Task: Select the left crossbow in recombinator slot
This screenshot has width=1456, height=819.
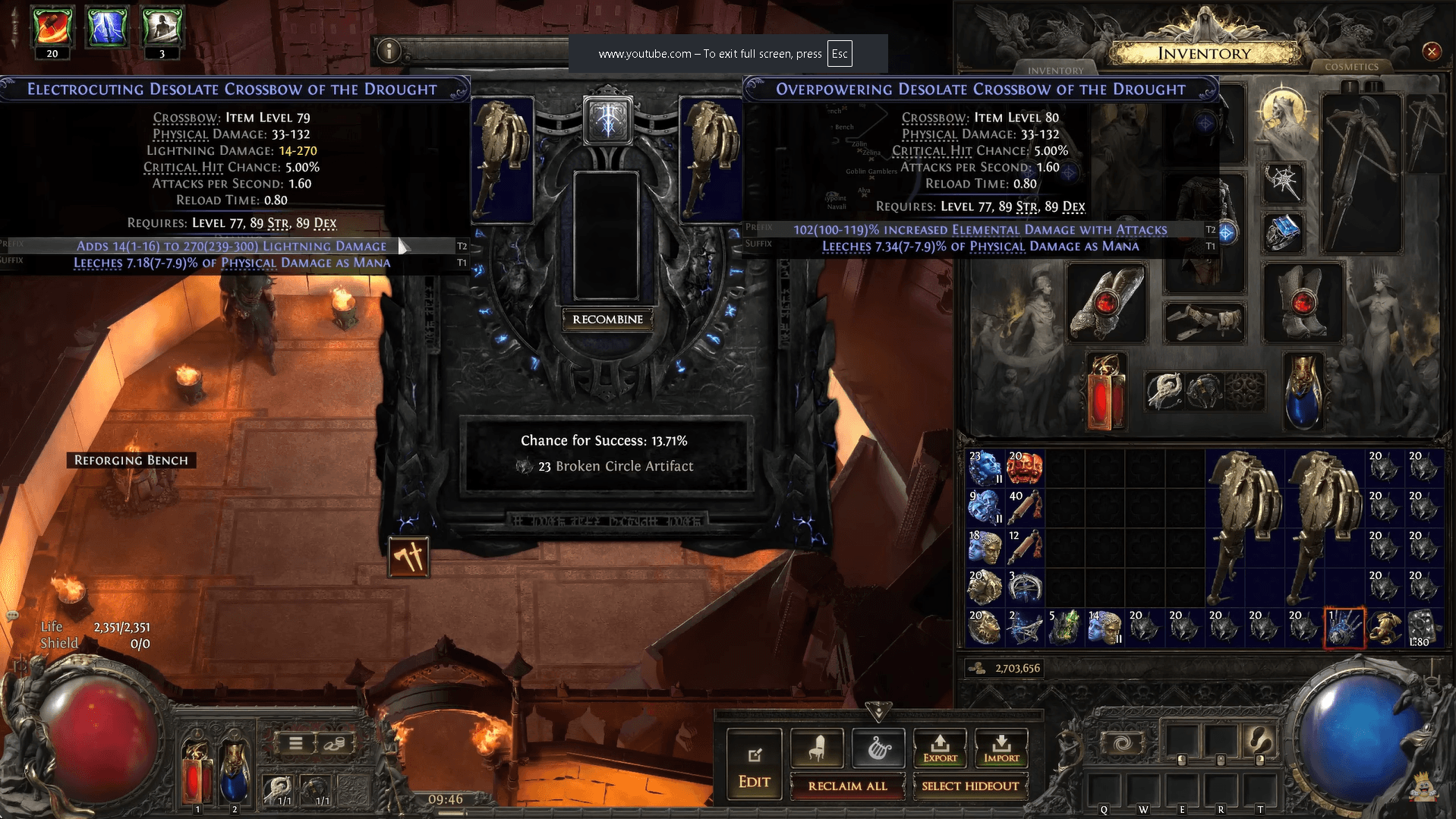Action: click(502, 159)
